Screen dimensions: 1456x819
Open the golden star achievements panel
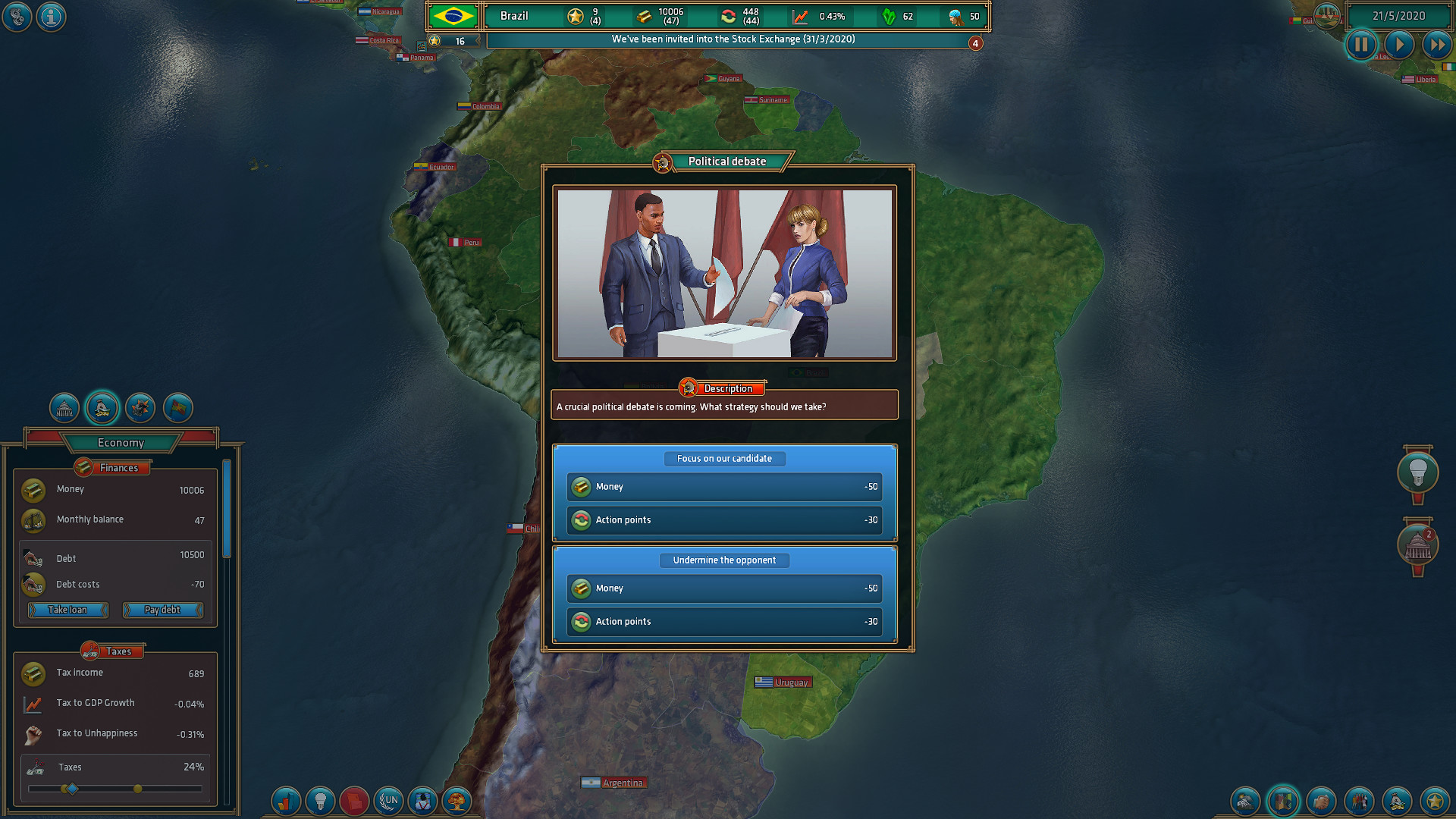pos(1433,801)
